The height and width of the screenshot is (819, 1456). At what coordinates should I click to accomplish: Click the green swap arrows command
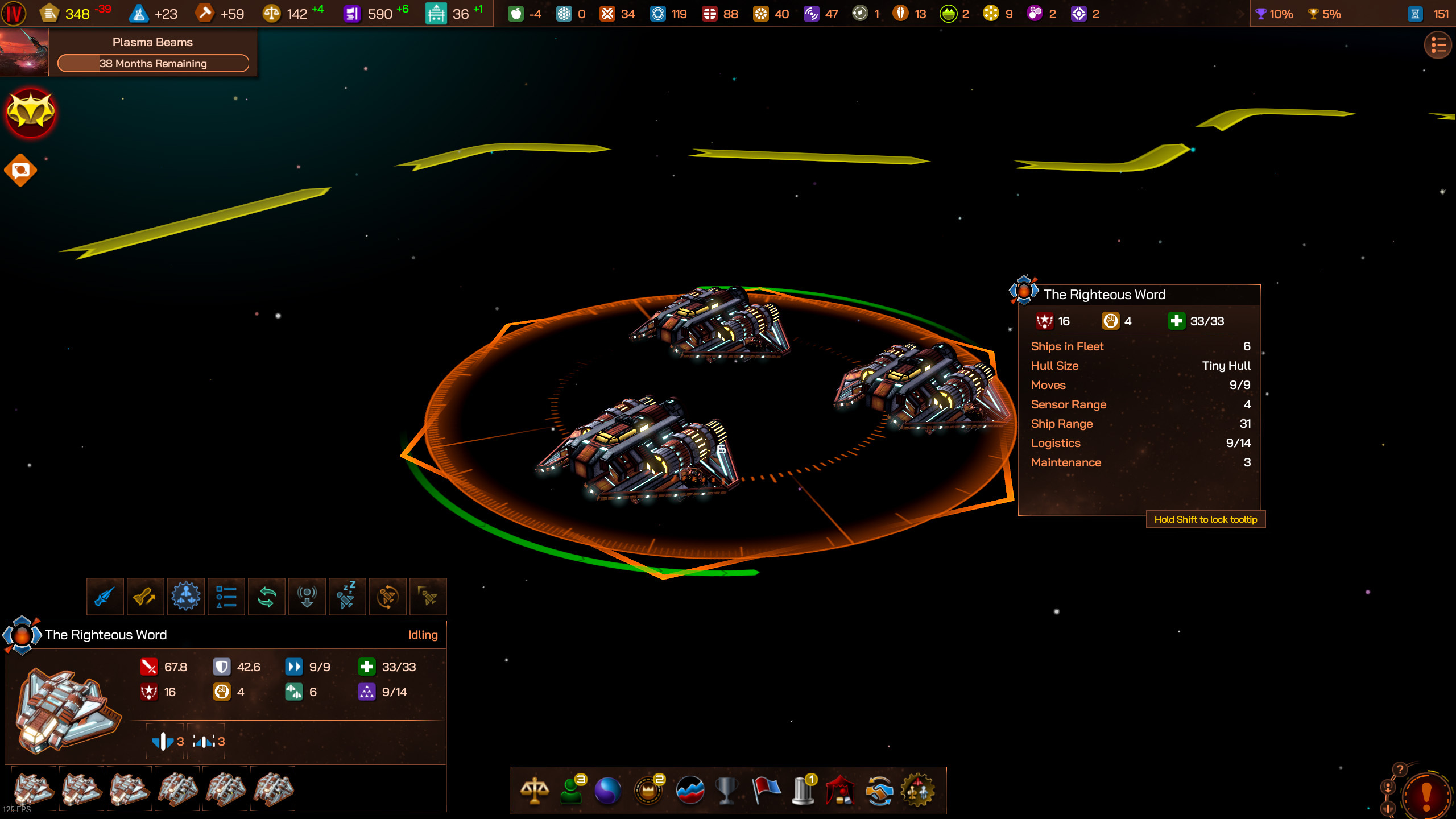point(267,597)
